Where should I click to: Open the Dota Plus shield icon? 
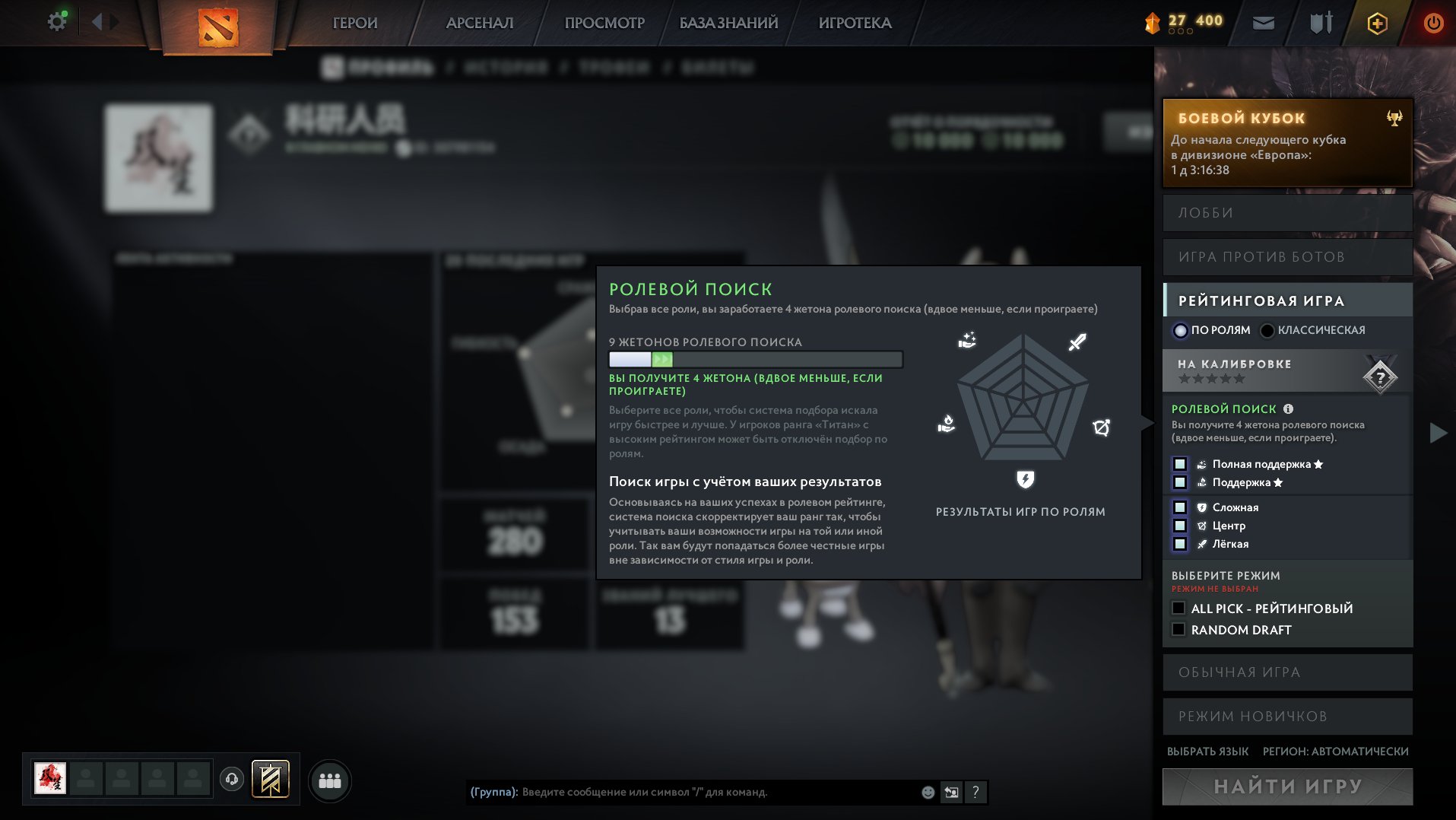point(1377,23)
